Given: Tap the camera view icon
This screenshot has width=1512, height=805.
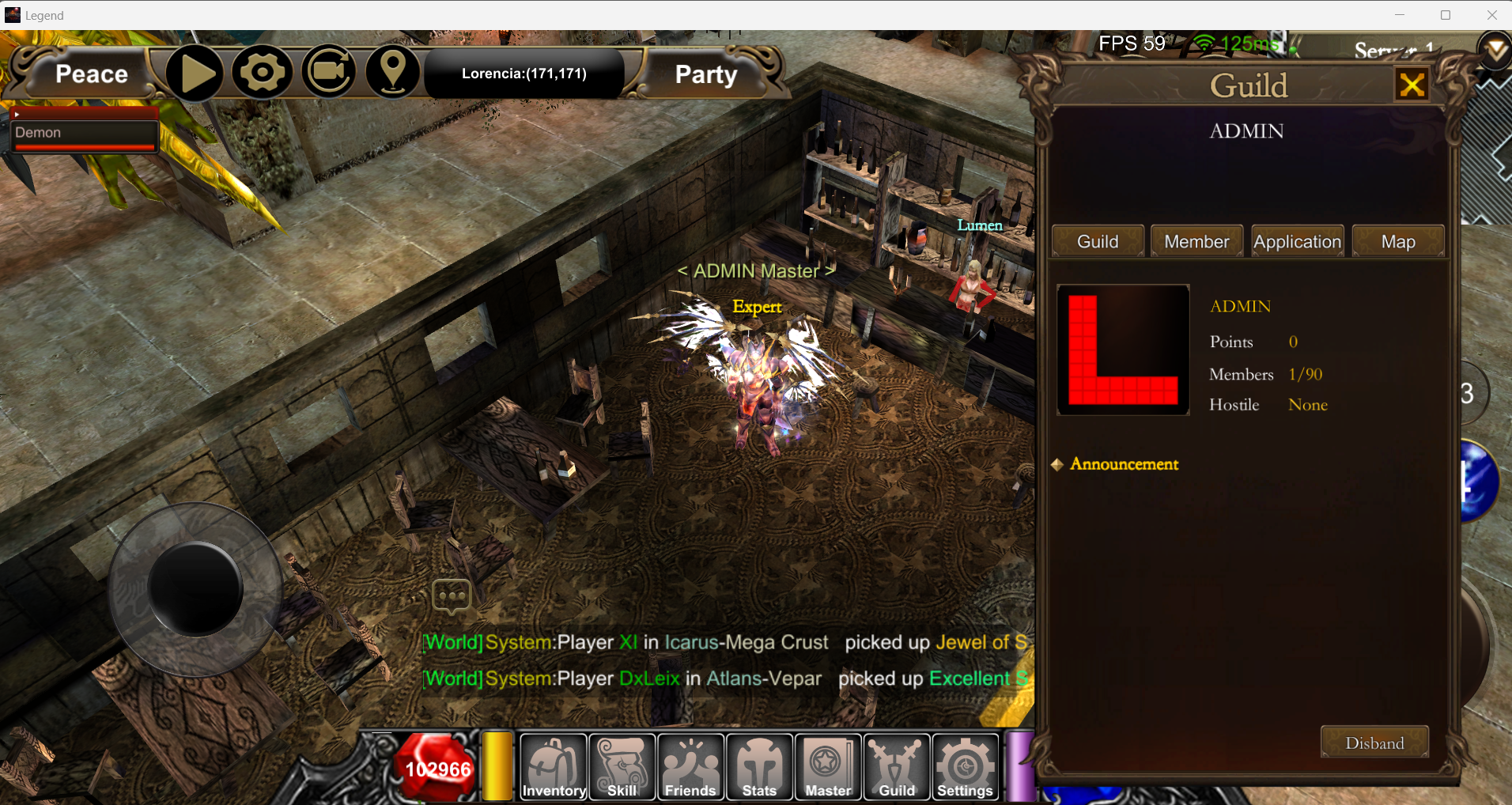Looking at the screenshot, I should [x=329, y=72].
